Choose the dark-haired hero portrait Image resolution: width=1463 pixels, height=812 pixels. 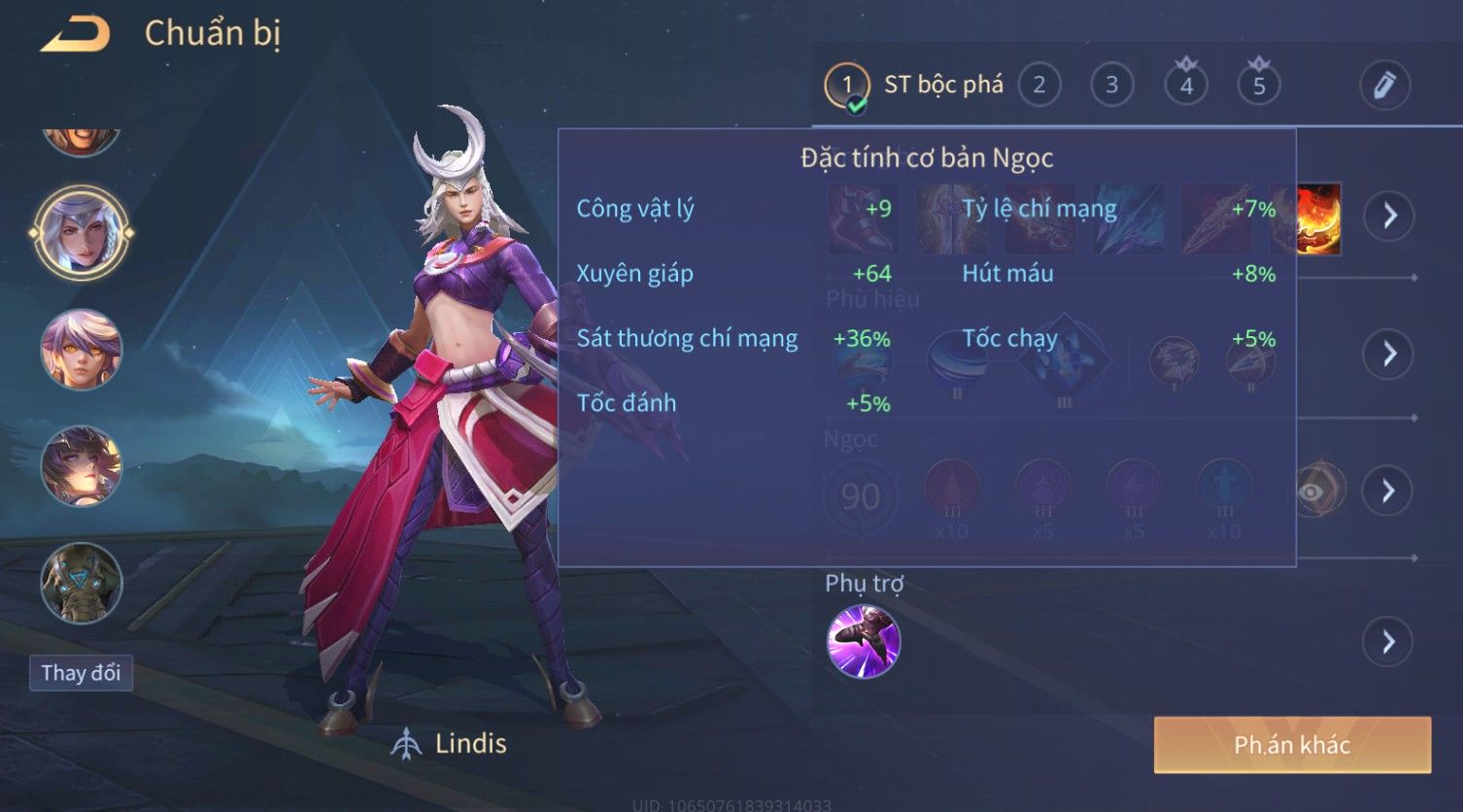pos(82,466)
